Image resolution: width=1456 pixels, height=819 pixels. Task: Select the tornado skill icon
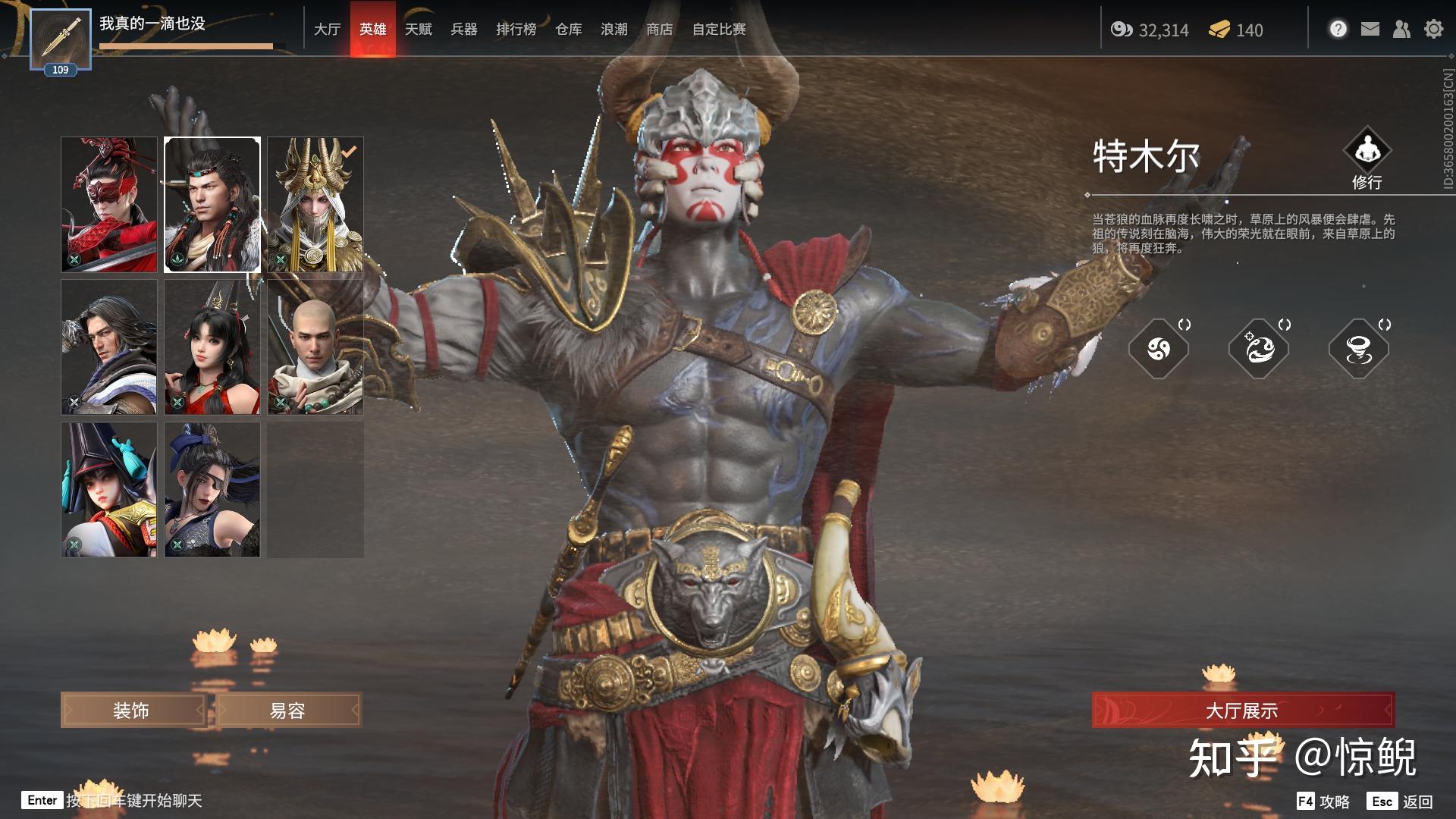pyautogui.click(x=1358, y=349)
